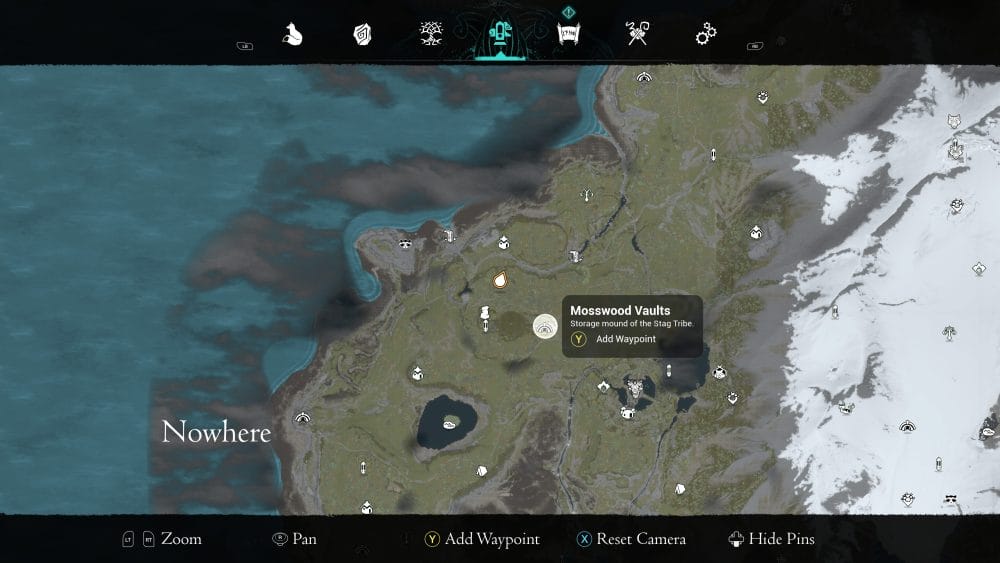1000x563 pixels.
Task: Select the trident-shaped marker north of the flame
Action: [591, 195]
